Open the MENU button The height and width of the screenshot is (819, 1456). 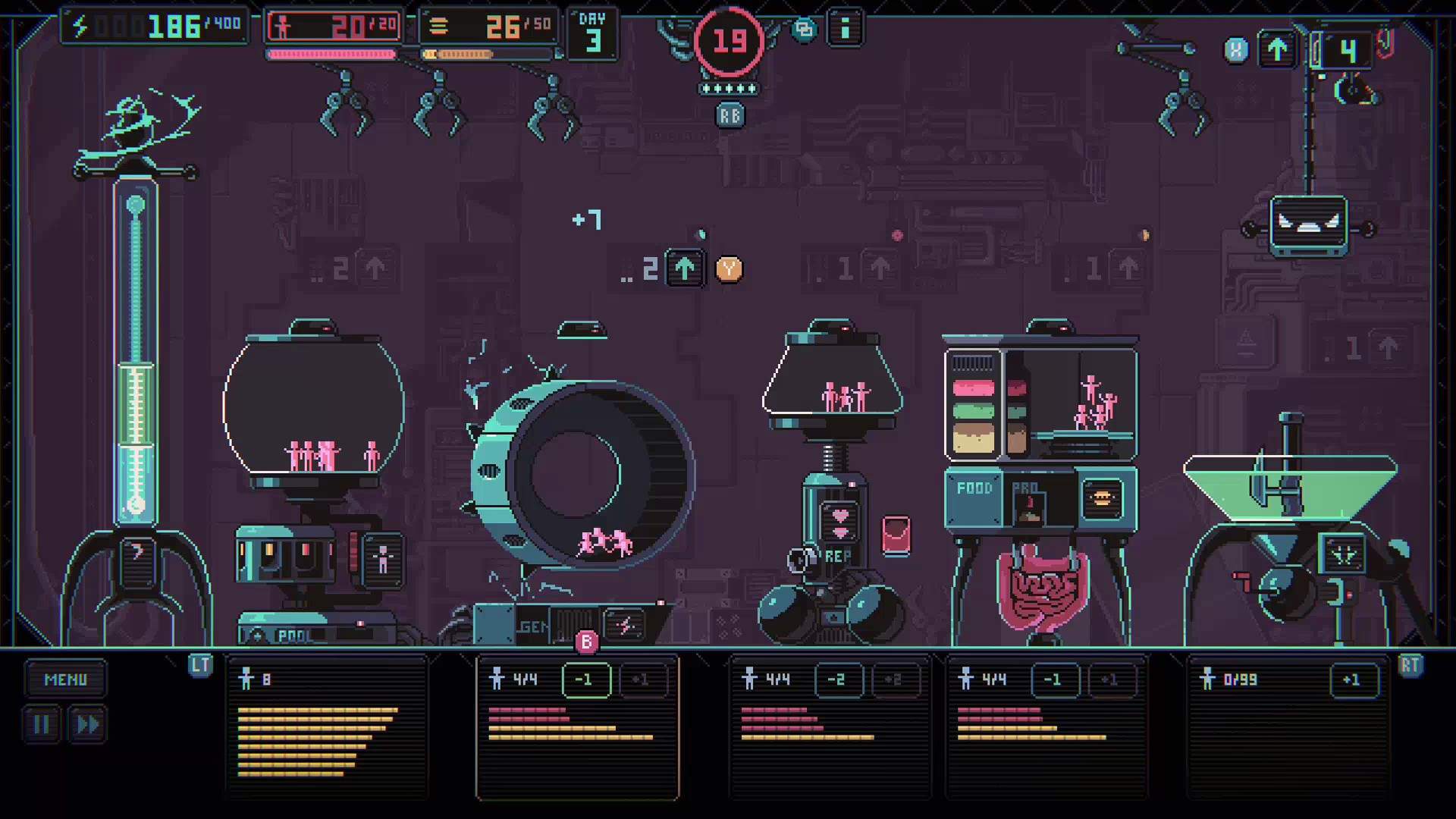tap(66, 679)
